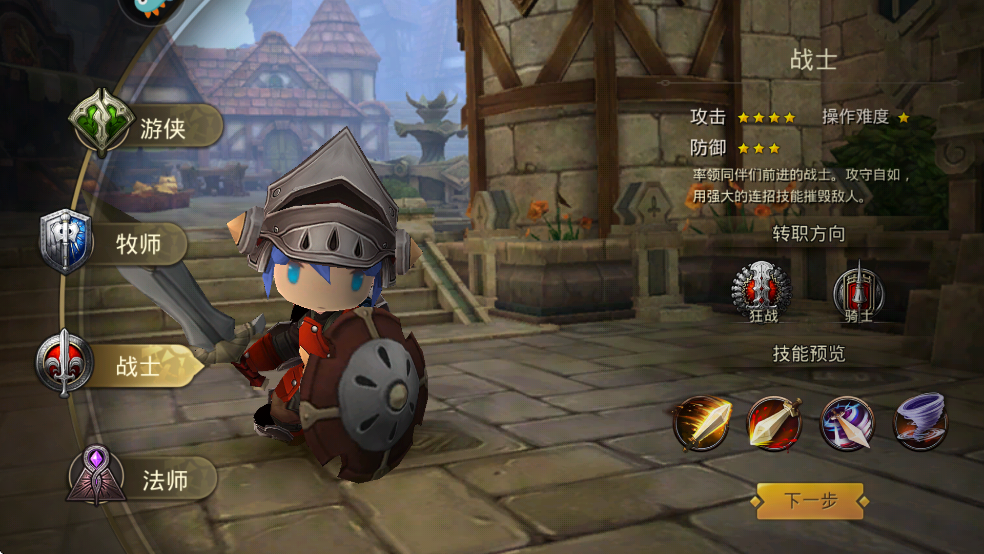Switch to the 法师 mage class

[x=145, y=481]
